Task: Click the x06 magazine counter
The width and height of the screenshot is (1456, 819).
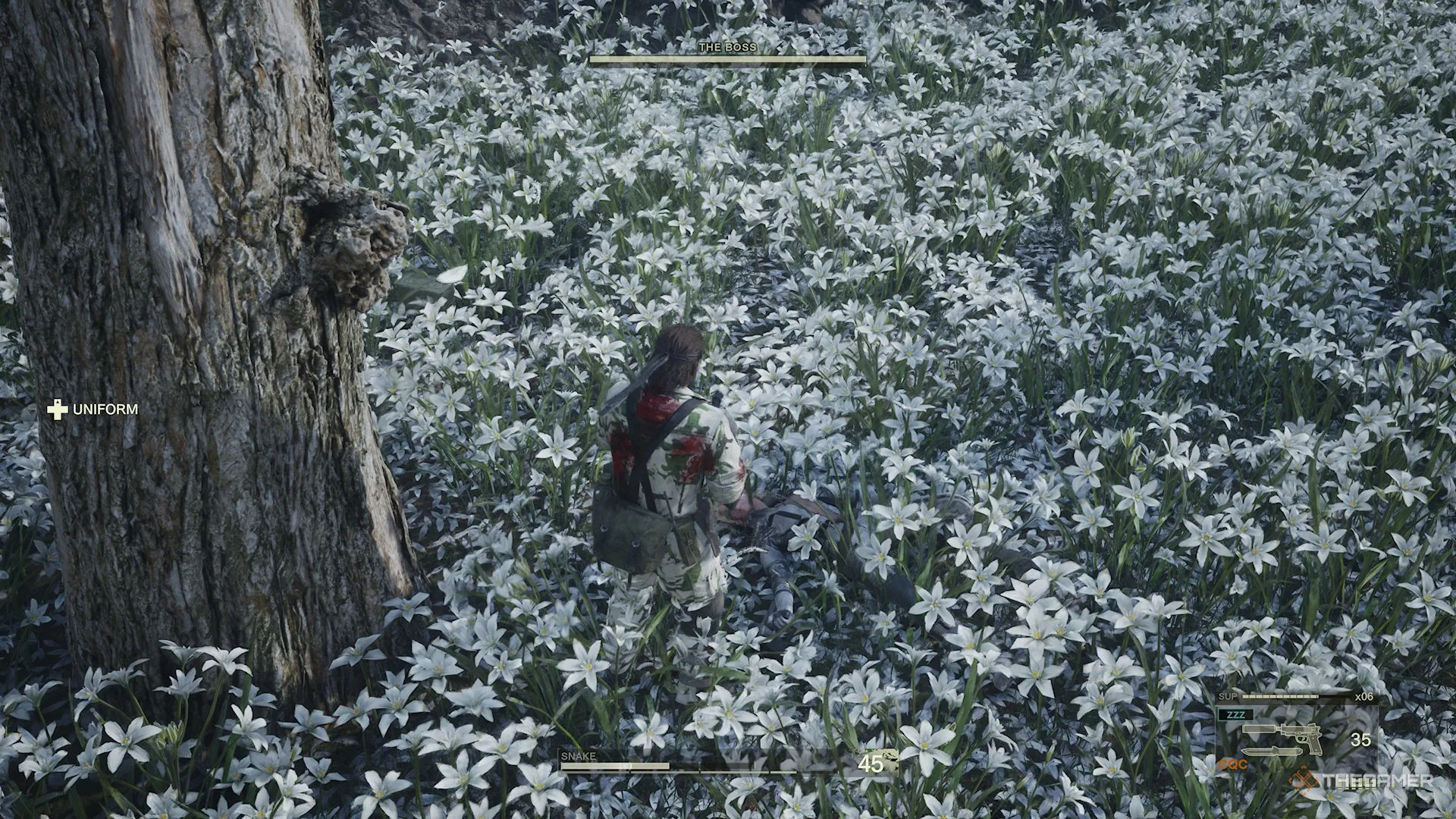Action: 1363,696
